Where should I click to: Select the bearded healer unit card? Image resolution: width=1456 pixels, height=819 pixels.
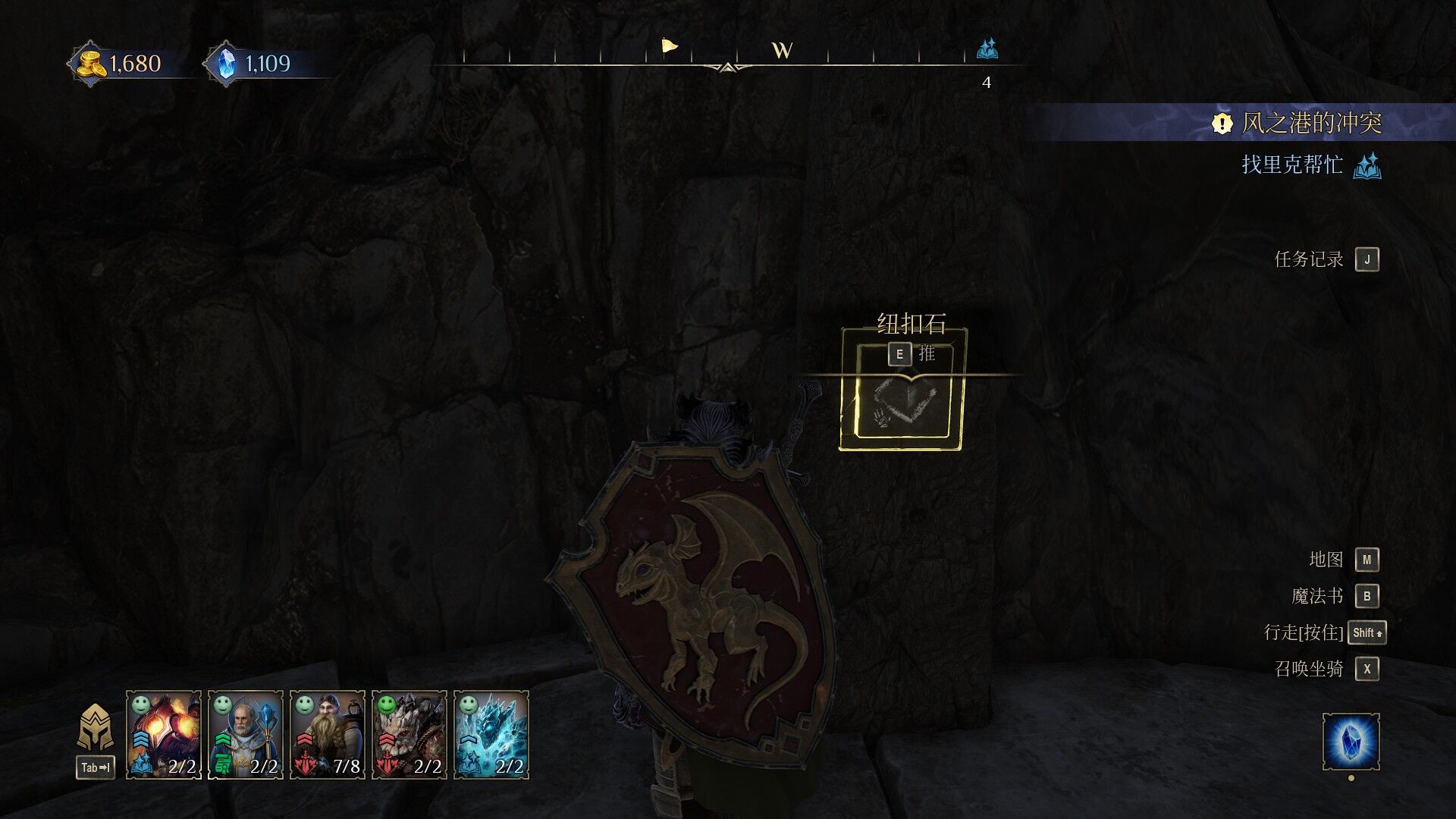click(245, 734)
